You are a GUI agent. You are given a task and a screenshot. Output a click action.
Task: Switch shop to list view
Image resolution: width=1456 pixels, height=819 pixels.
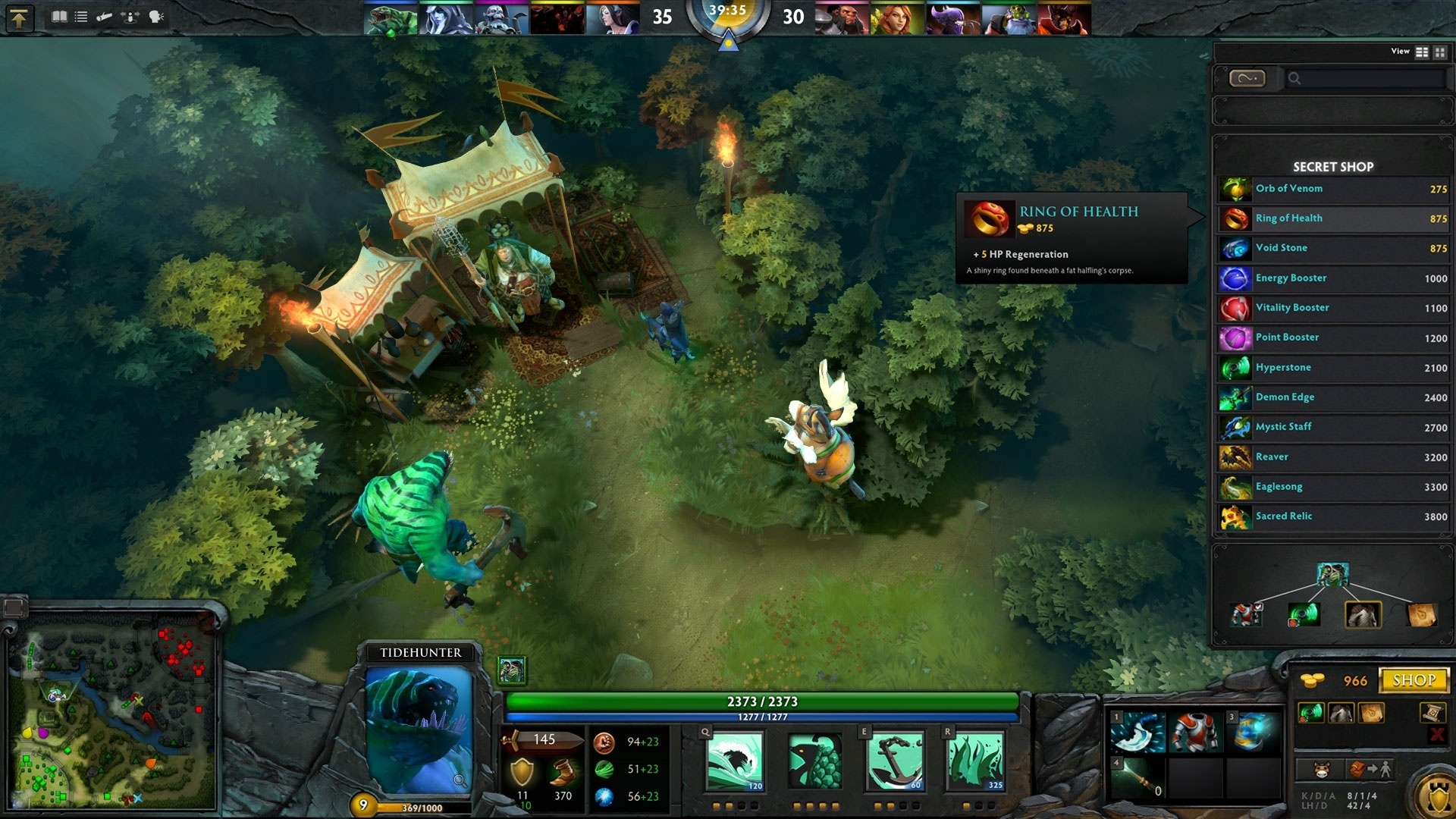(x=1420, y=52)
